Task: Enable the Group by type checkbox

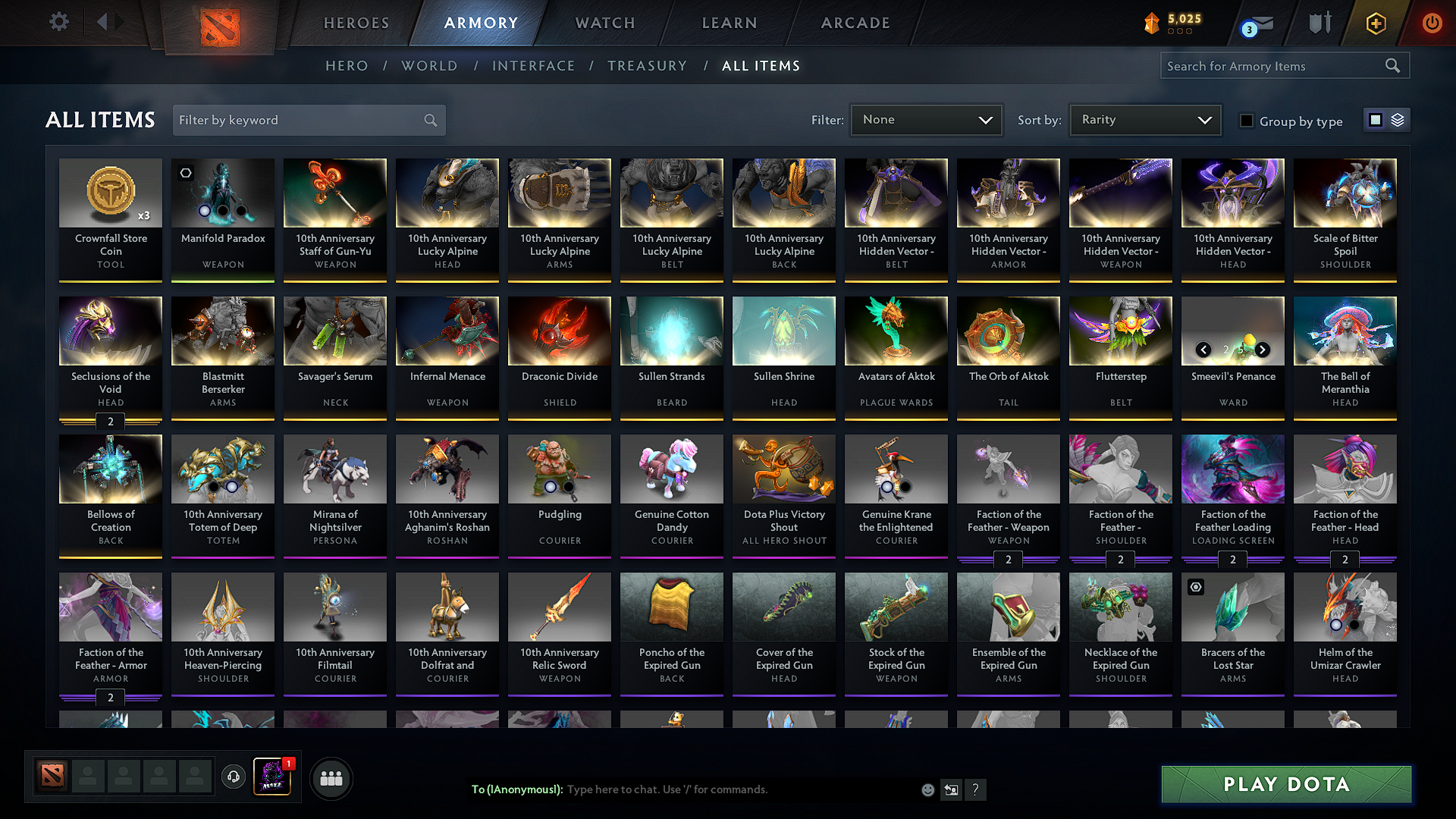Action: click(x=1247, y=121)
